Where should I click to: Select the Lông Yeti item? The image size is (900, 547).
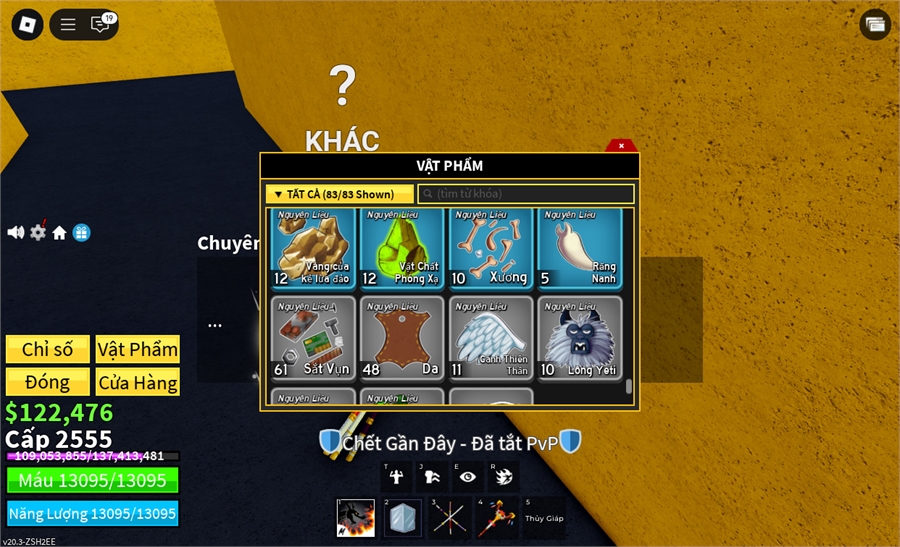coord(579,337)
